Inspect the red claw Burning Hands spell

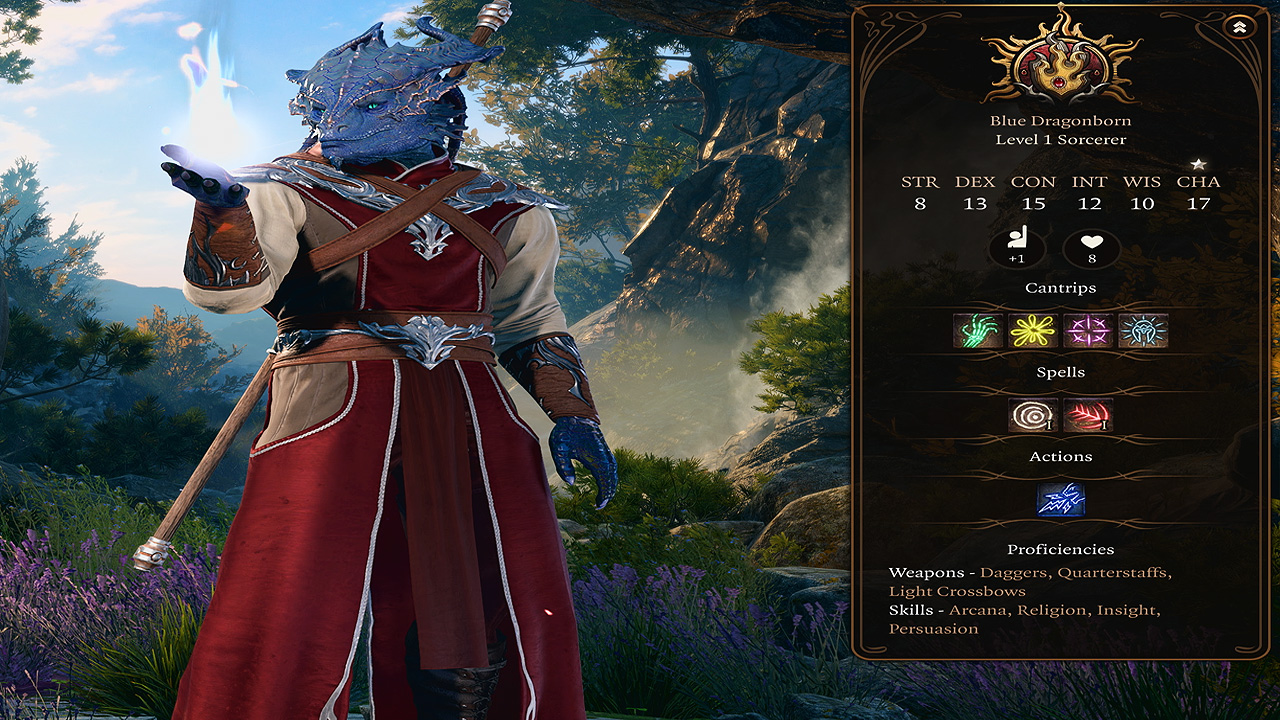pos(1088,415)
